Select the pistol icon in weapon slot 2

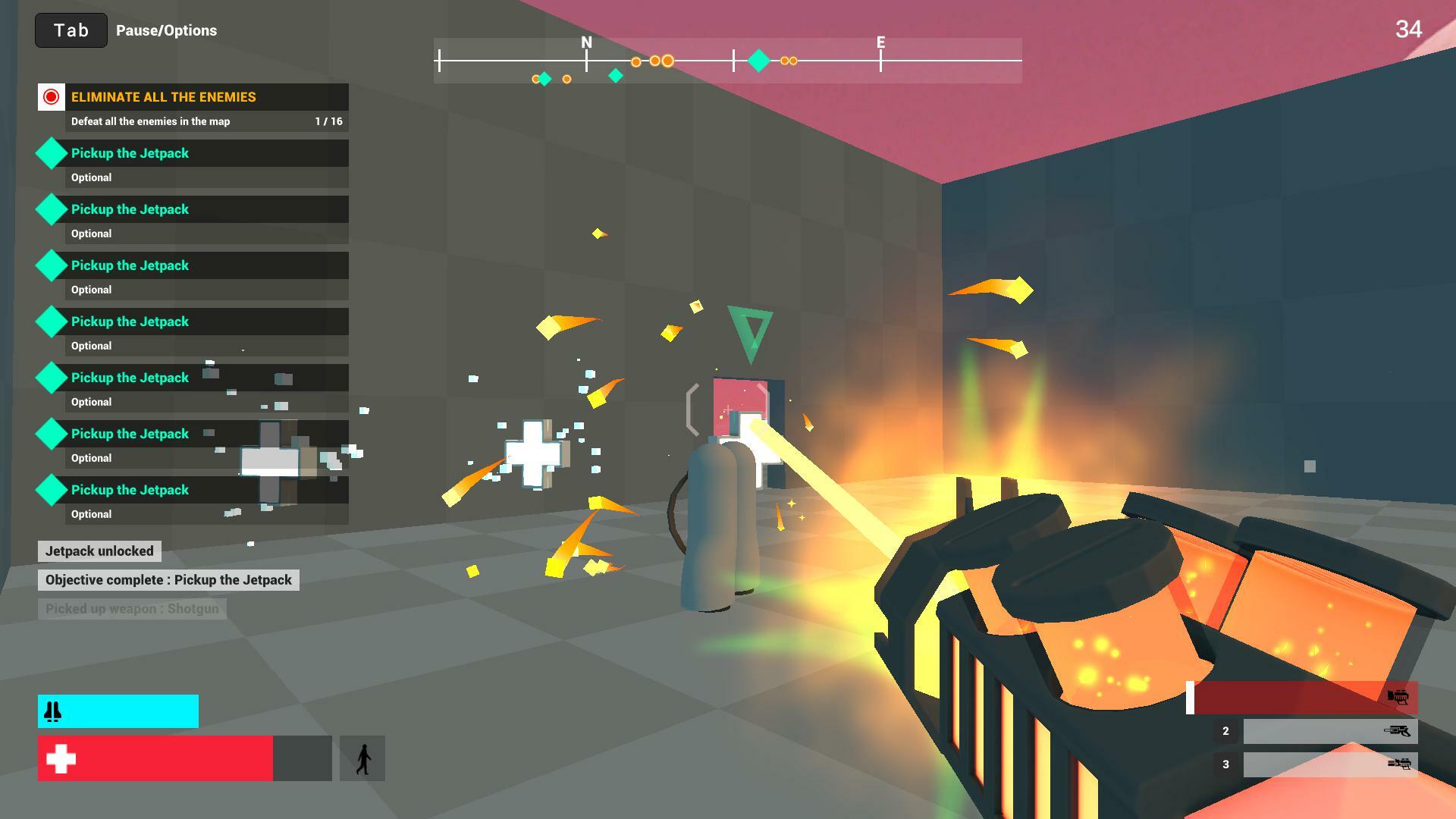point(1399,731)
